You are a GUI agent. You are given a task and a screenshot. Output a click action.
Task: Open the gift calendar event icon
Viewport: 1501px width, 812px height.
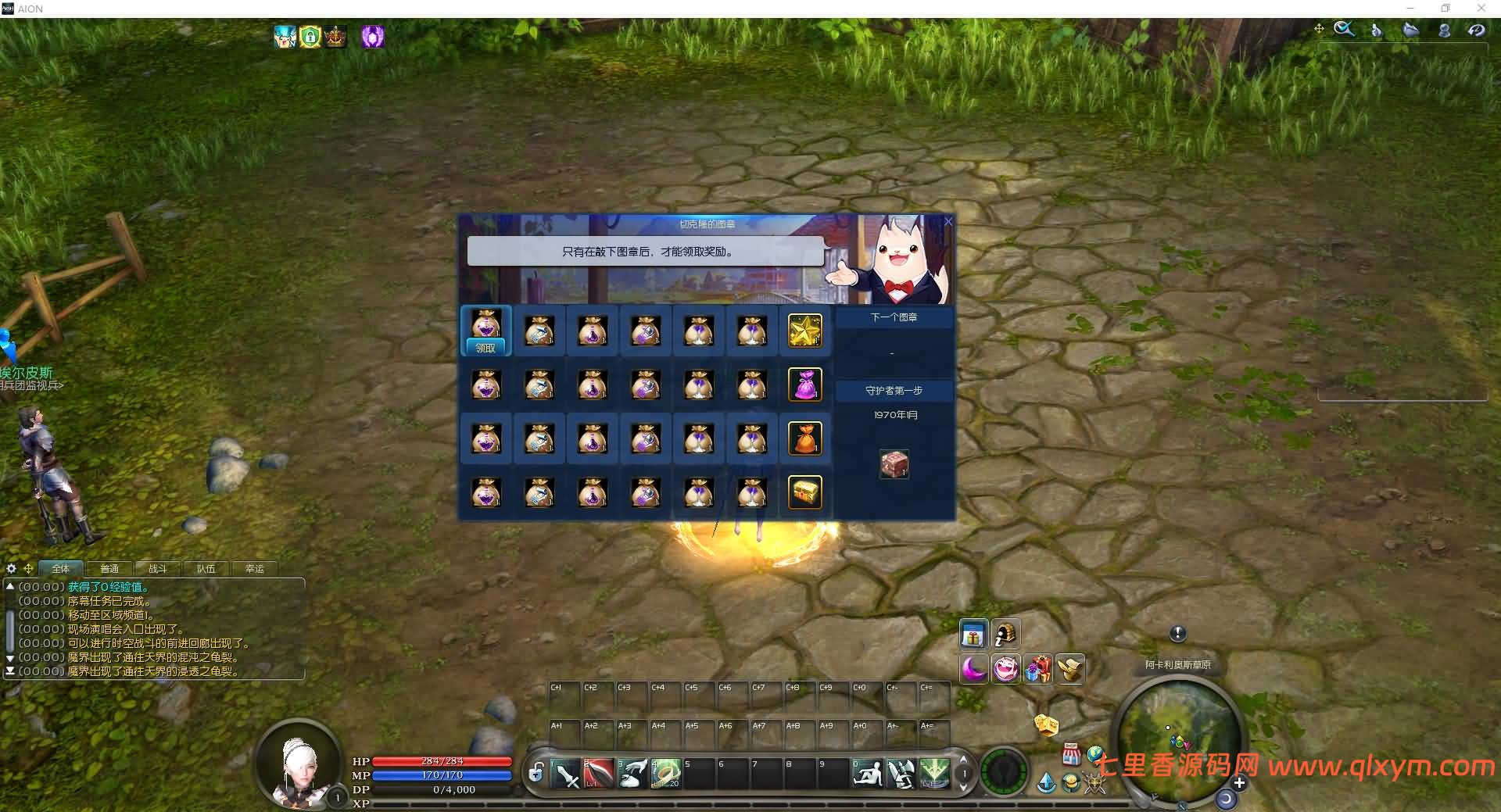[x=974, y=634]
